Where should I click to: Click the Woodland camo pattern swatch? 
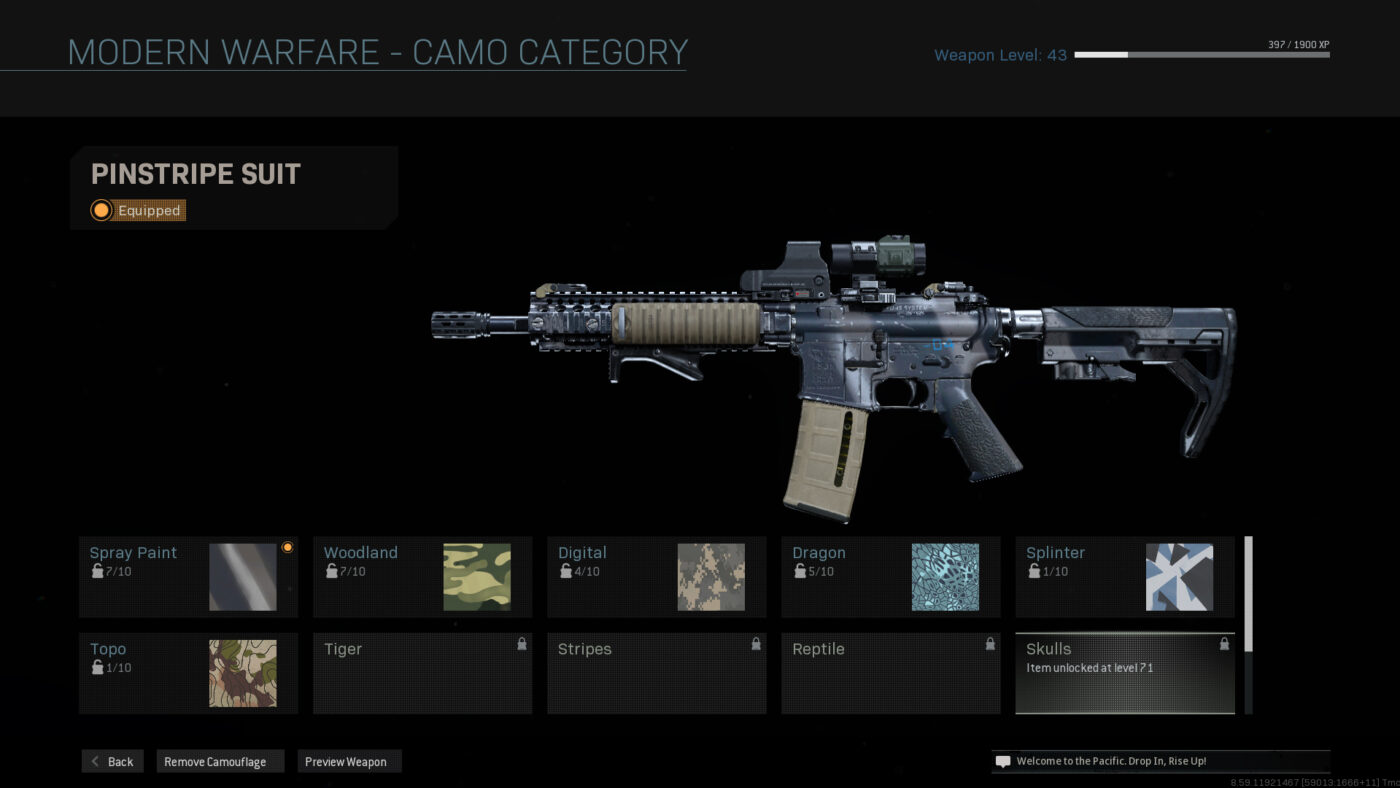pyautogui.click(x=478, y=576)
